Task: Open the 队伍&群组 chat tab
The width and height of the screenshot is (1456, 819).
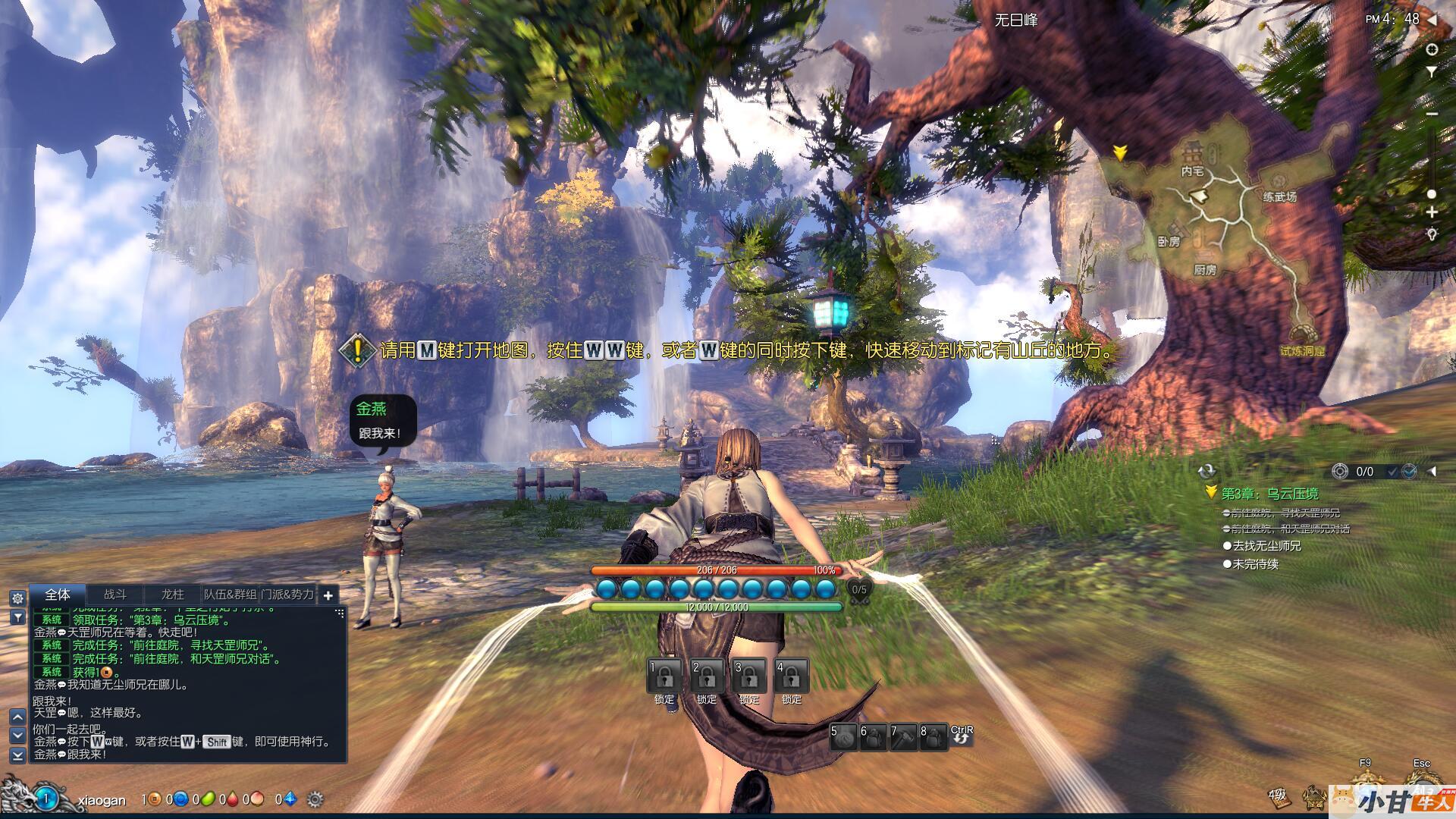Action: tap(231, 595)
